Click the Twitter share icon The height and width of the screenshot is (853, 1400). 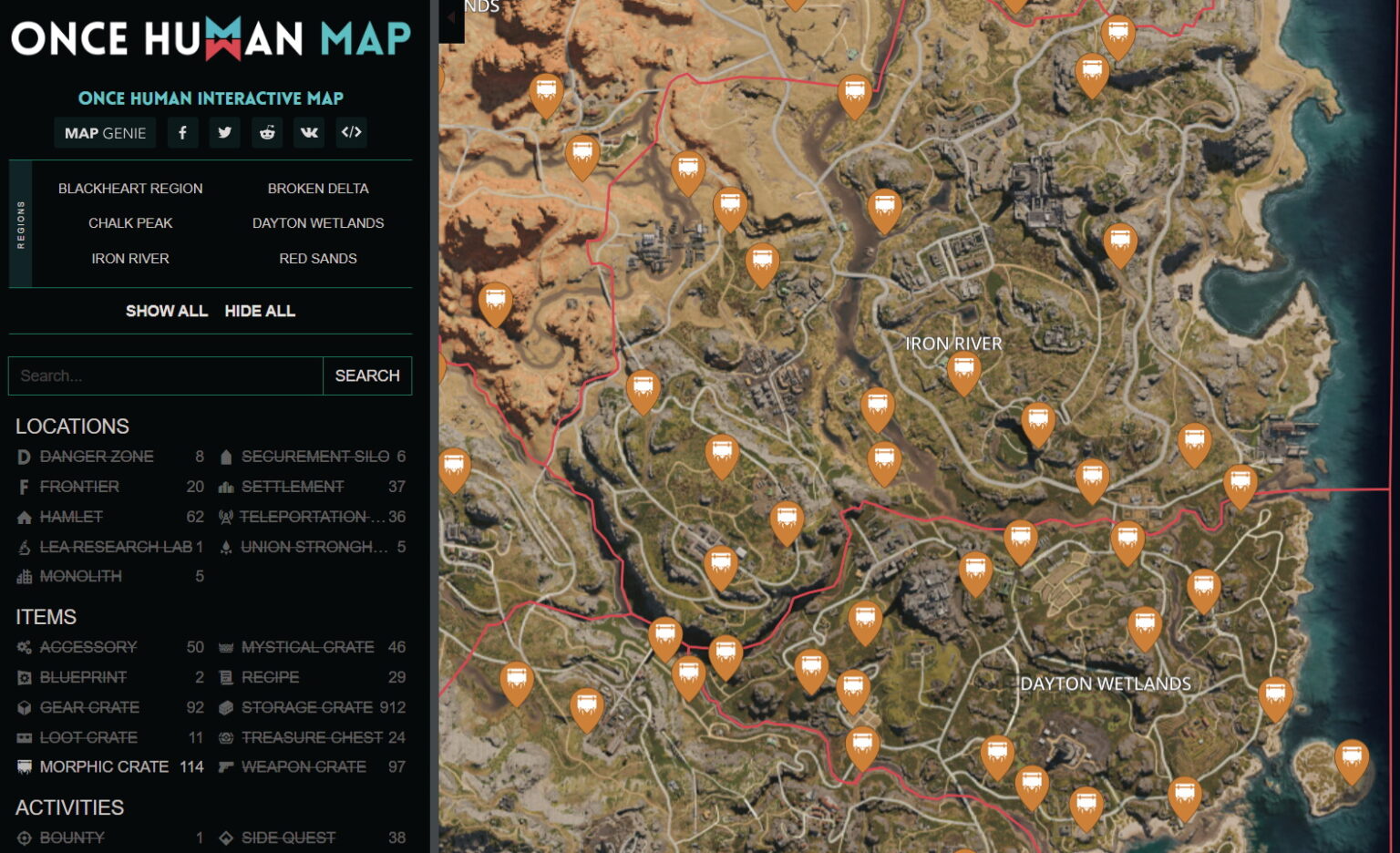(x=224, y=133)
